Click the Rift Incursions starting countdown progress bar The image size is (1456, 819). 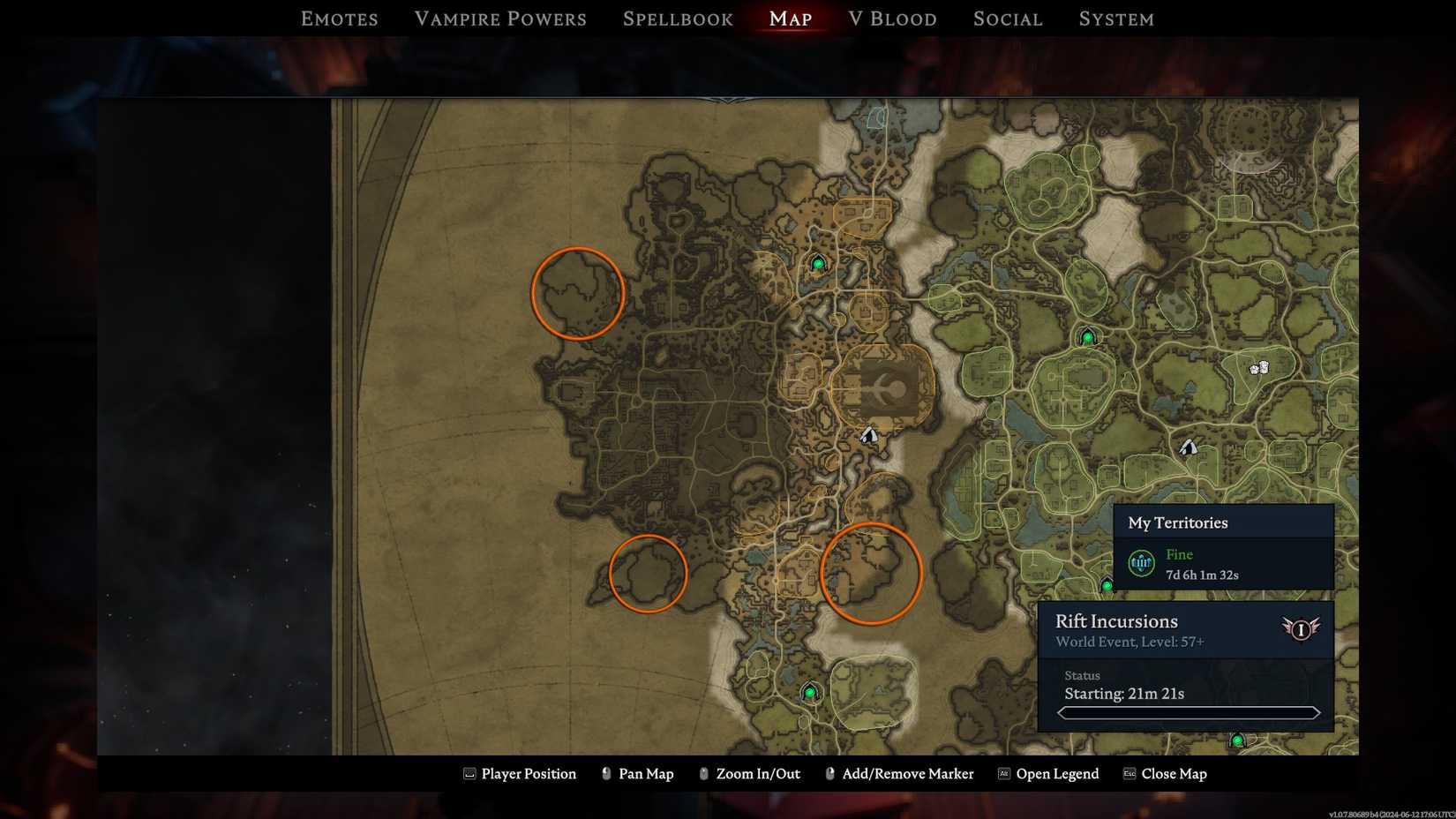coord(1186,712)
